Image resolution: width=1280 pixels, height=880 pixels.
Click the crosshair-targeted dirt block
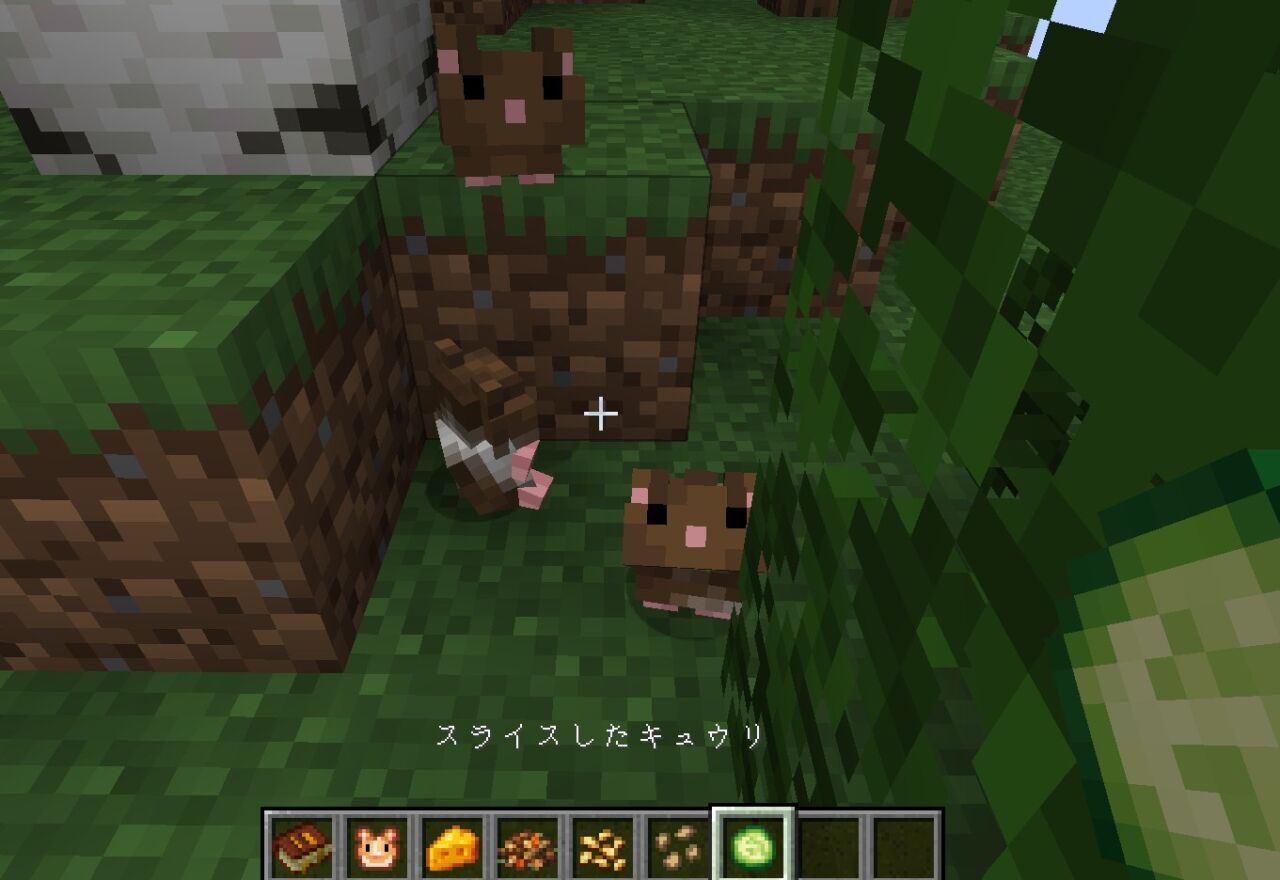(x=600, y=350)
